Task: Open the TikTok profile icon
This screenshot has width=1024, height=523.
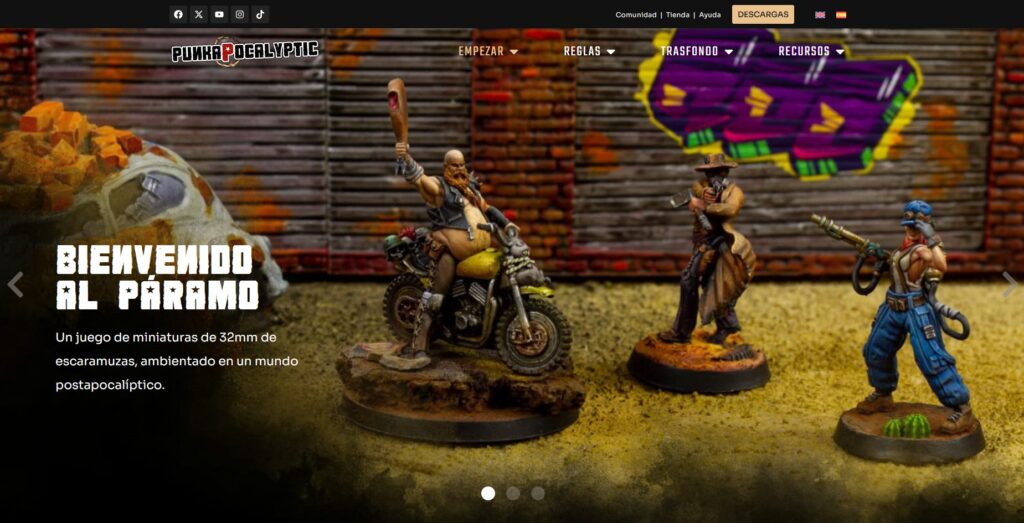Action: click(260, 14)
